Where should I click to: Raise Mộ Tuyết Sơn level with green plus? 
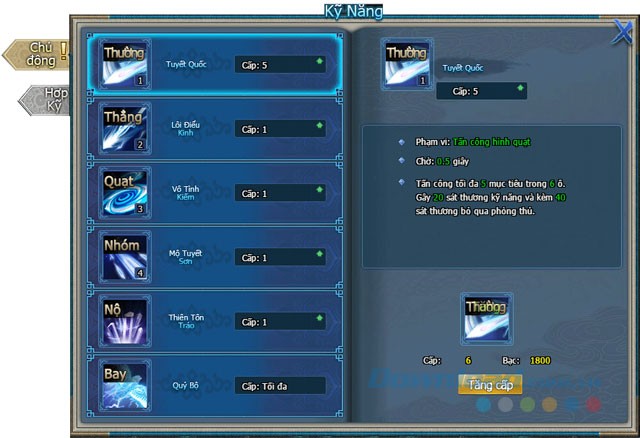(319, 254)
